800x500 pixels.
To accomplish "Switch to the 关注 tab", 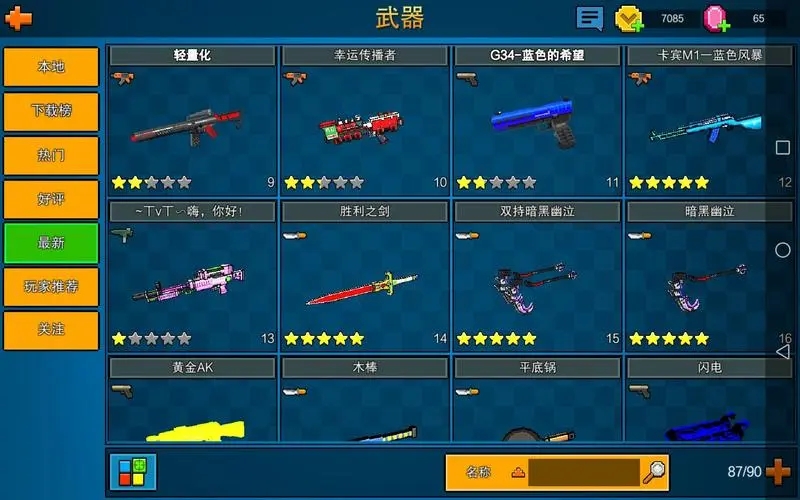I will click(51, 330).
